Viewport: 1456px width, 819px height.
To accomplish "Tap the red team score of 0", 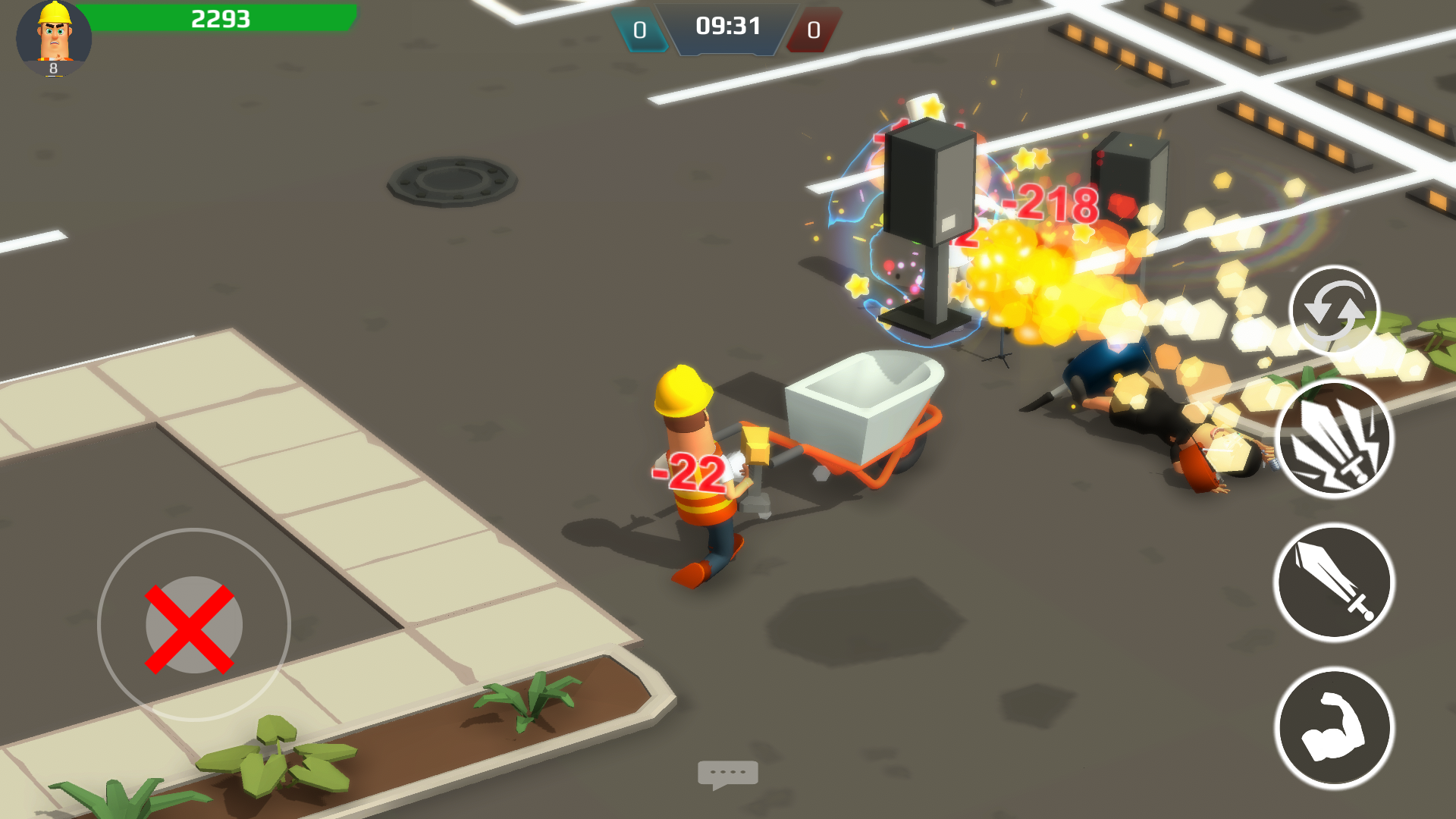I will coord(814,30).
